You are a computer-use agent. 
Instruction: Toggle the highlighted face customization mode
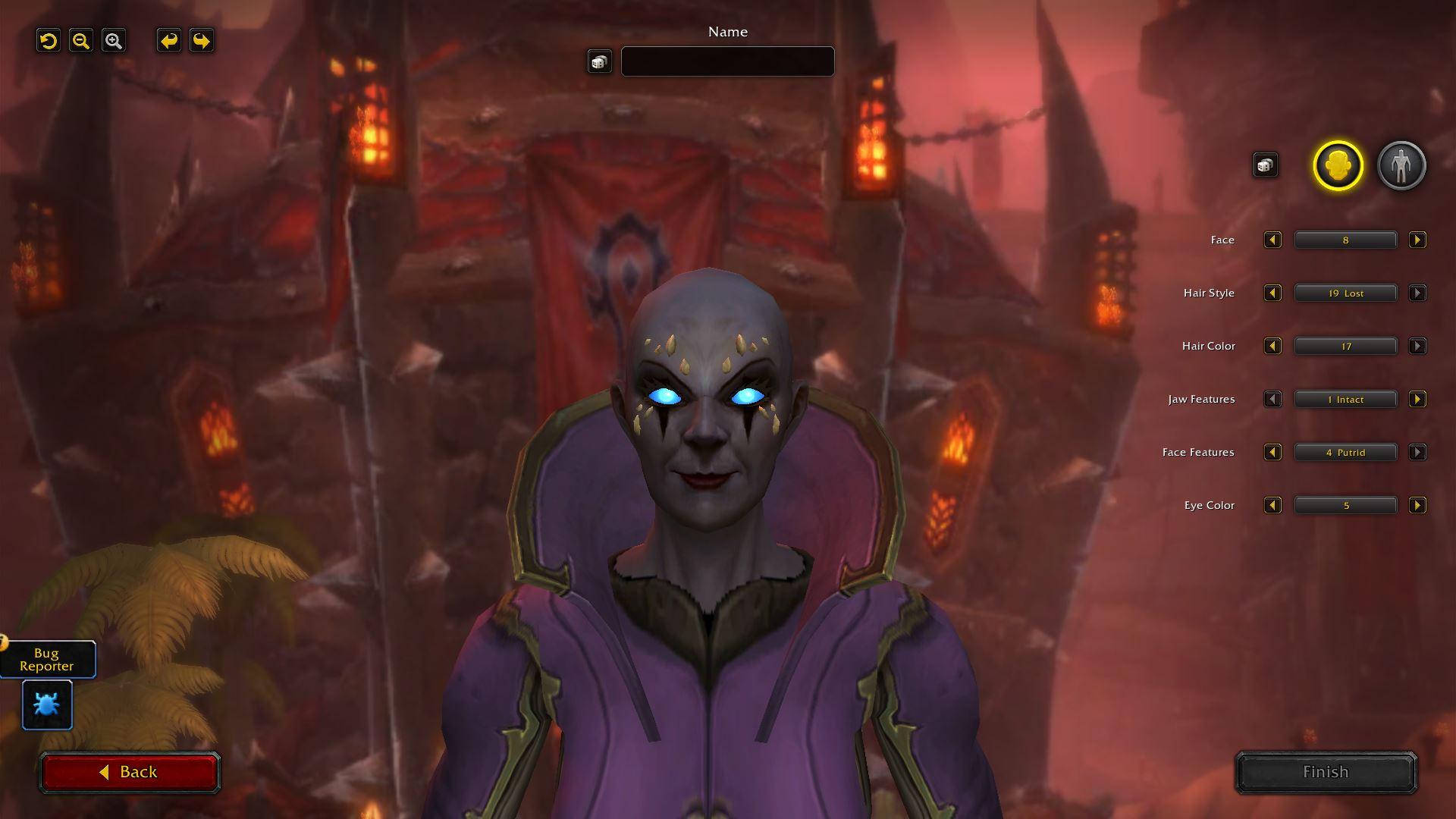pos(1335,166)
